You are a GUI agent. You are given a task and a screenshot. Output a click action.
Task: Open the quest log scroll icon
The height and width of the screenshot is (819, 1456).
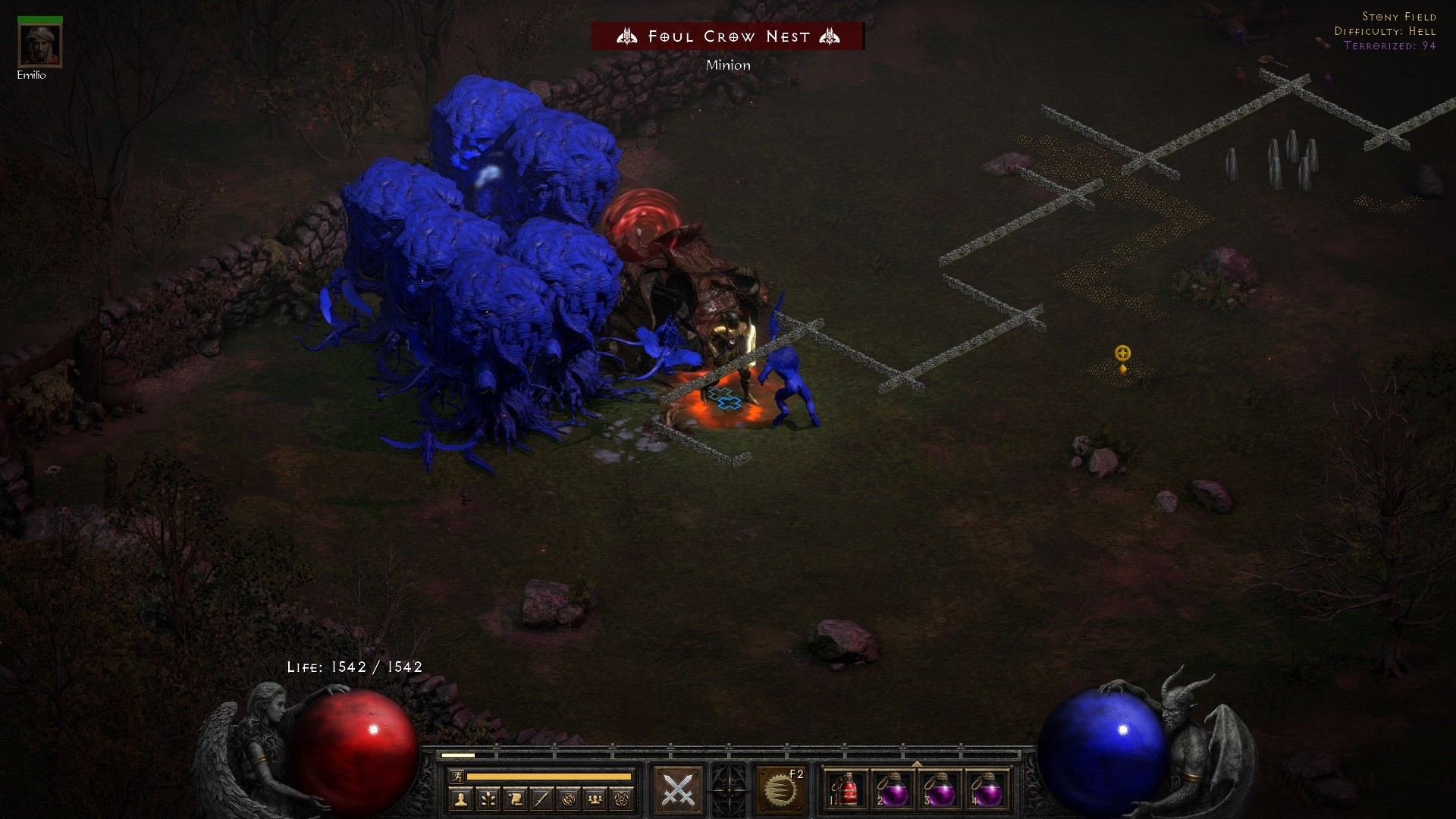[515, 799]
